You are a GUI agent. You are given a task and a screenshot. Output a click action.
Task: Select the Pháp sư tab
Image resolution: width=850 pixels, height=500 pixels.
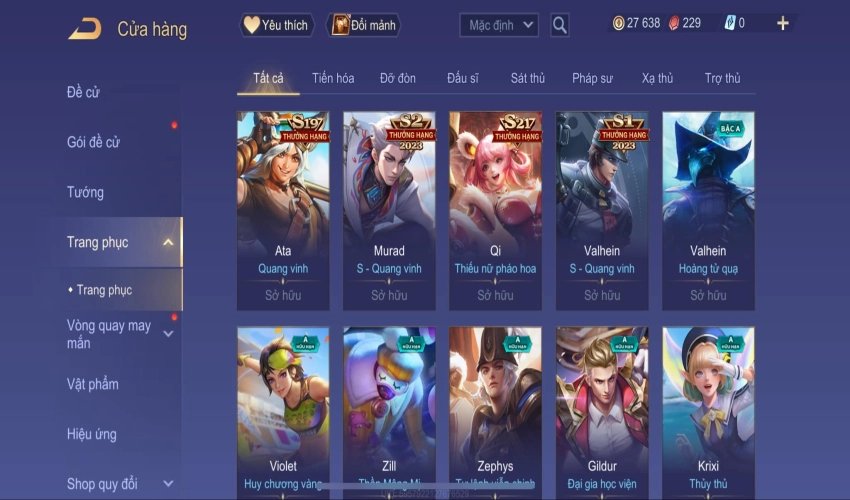(592, 78)
